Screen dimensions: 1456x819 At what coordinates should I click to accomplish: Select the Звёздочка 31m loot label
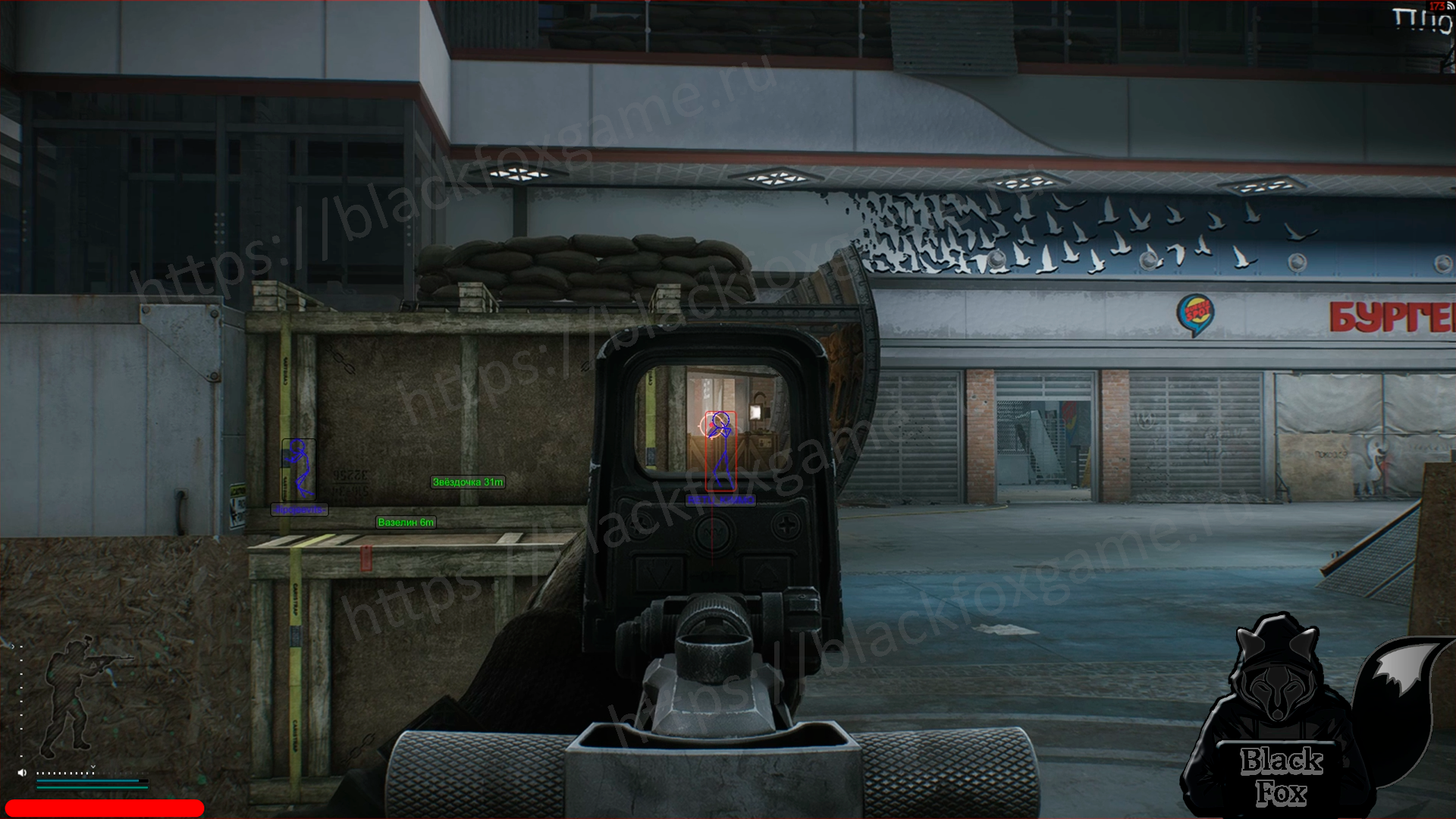(x=467, y=482)
